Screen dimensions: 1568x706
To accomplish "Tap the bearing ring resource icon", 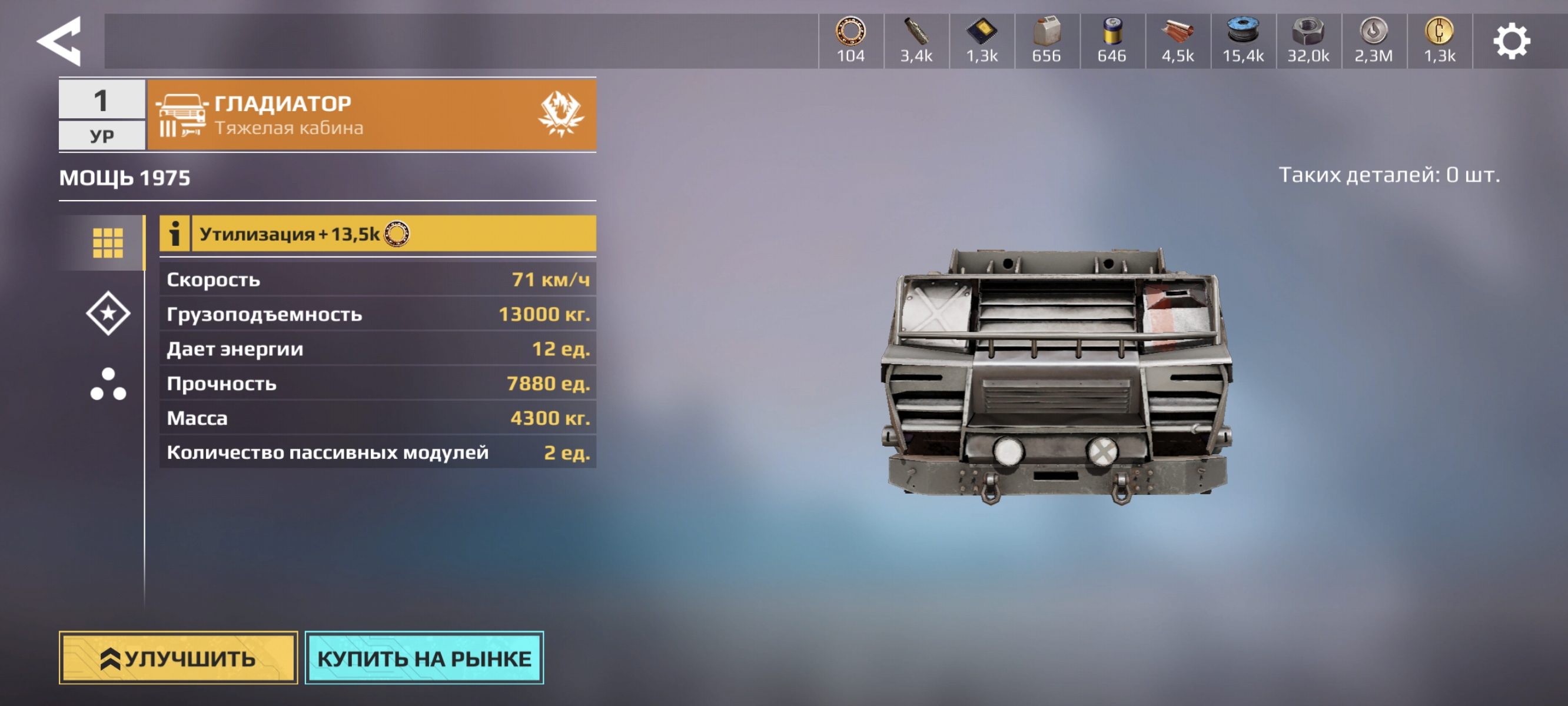I will pyautogui.click(x=851, y=32).
